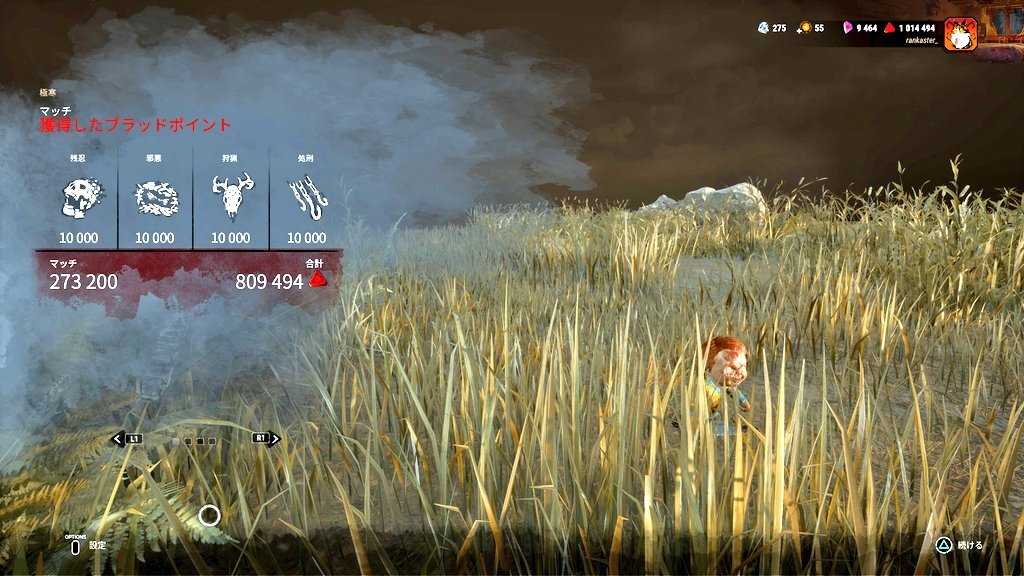Open the rankaster_ player profile avatar
Screen dimensions: 1024x576
point(960,34)
